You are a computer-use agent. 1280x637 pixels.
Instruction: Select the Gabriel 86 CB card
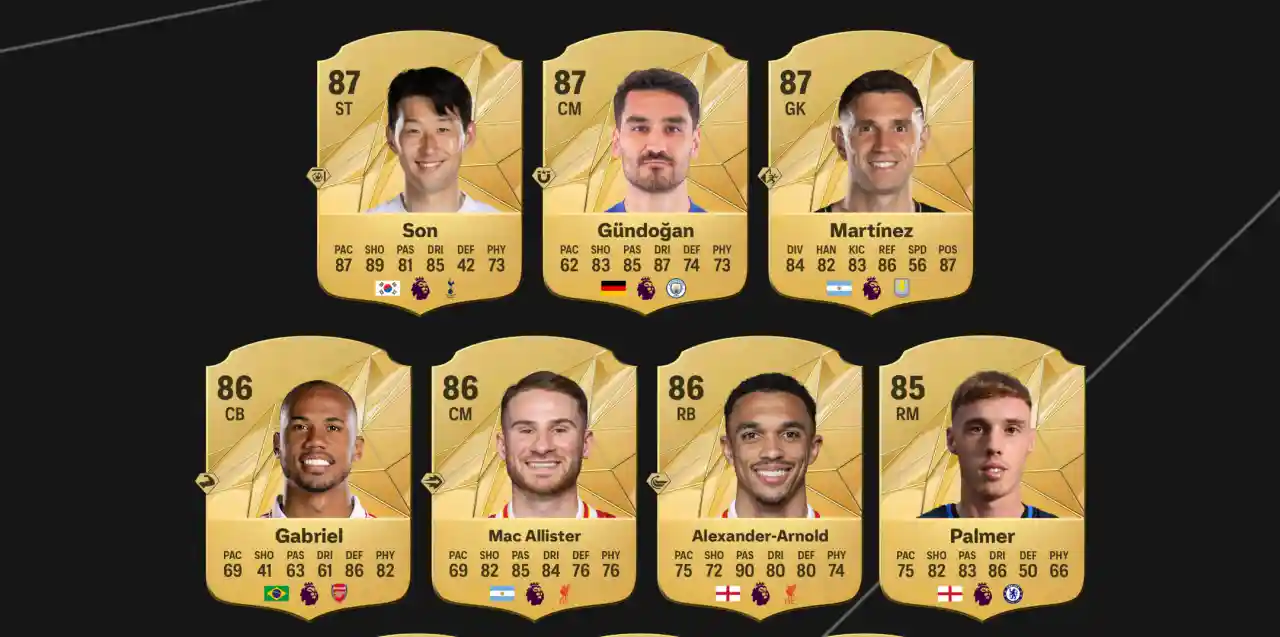coord(308,475)
